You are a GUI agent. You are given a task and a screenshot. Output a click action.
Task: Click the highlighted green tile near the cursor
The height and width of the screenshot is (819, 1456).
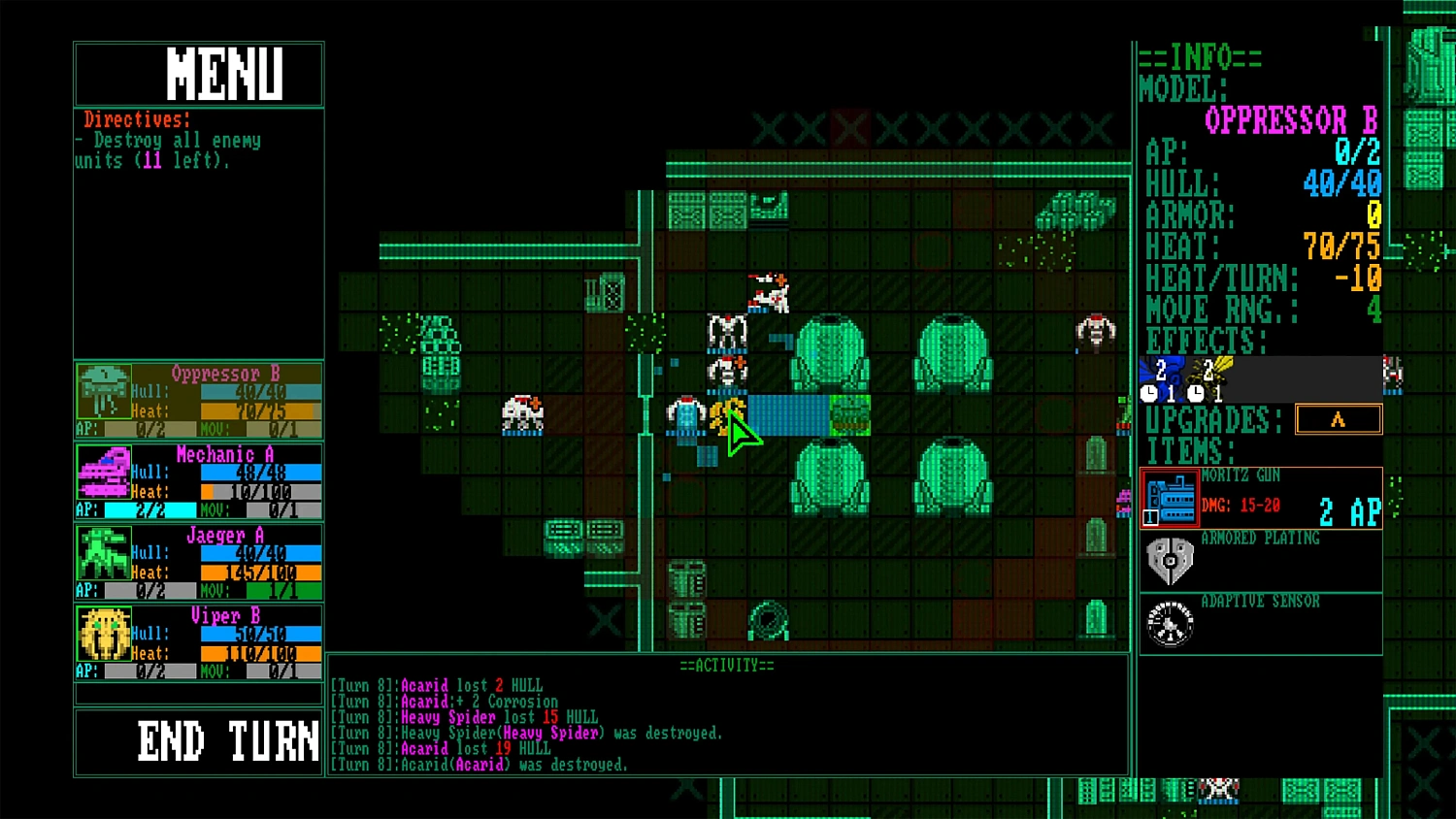848,415
